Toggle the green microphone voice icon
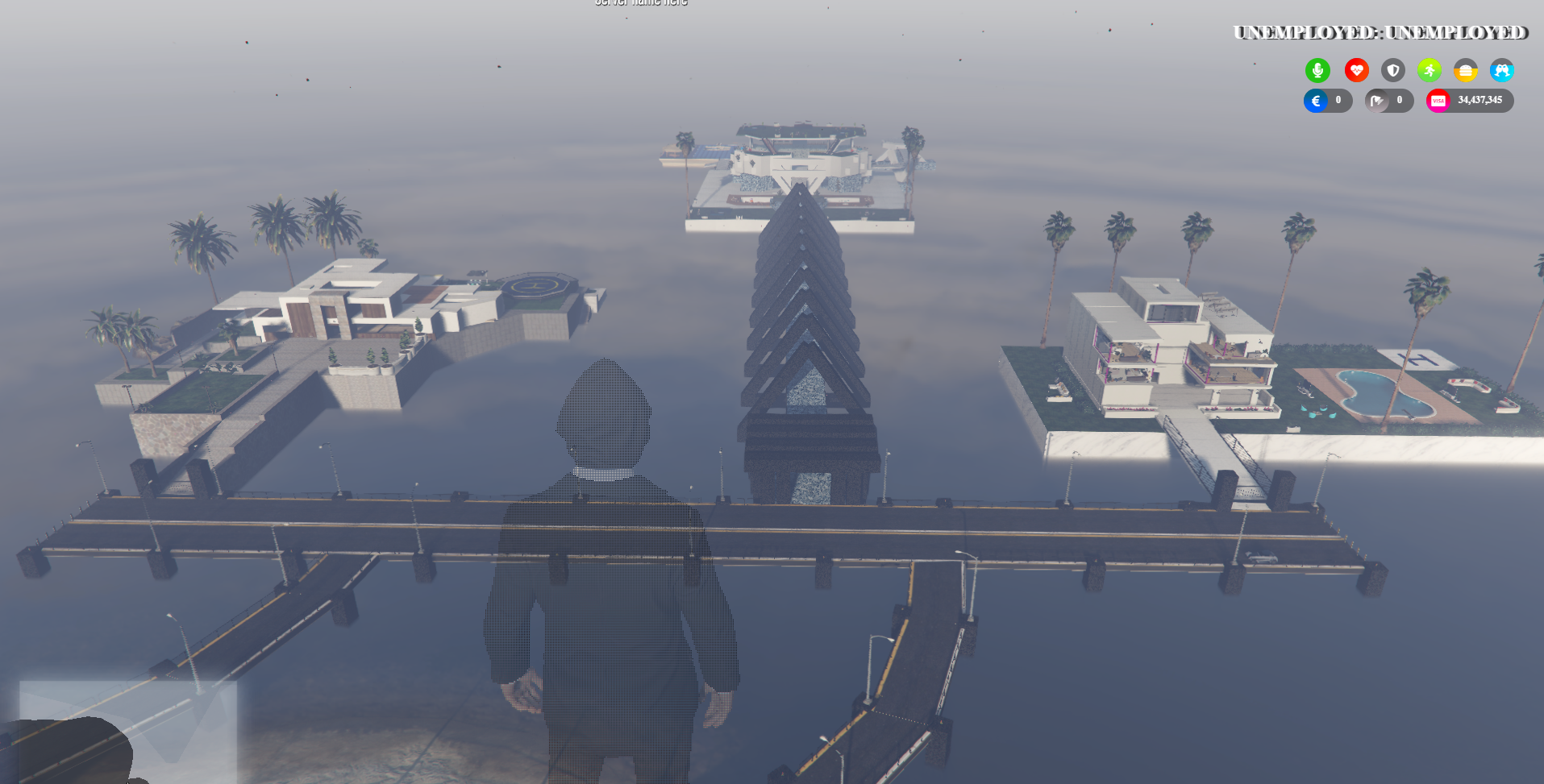The width and height of the screenshot is (1544, 784). [x=1317, y=71]
